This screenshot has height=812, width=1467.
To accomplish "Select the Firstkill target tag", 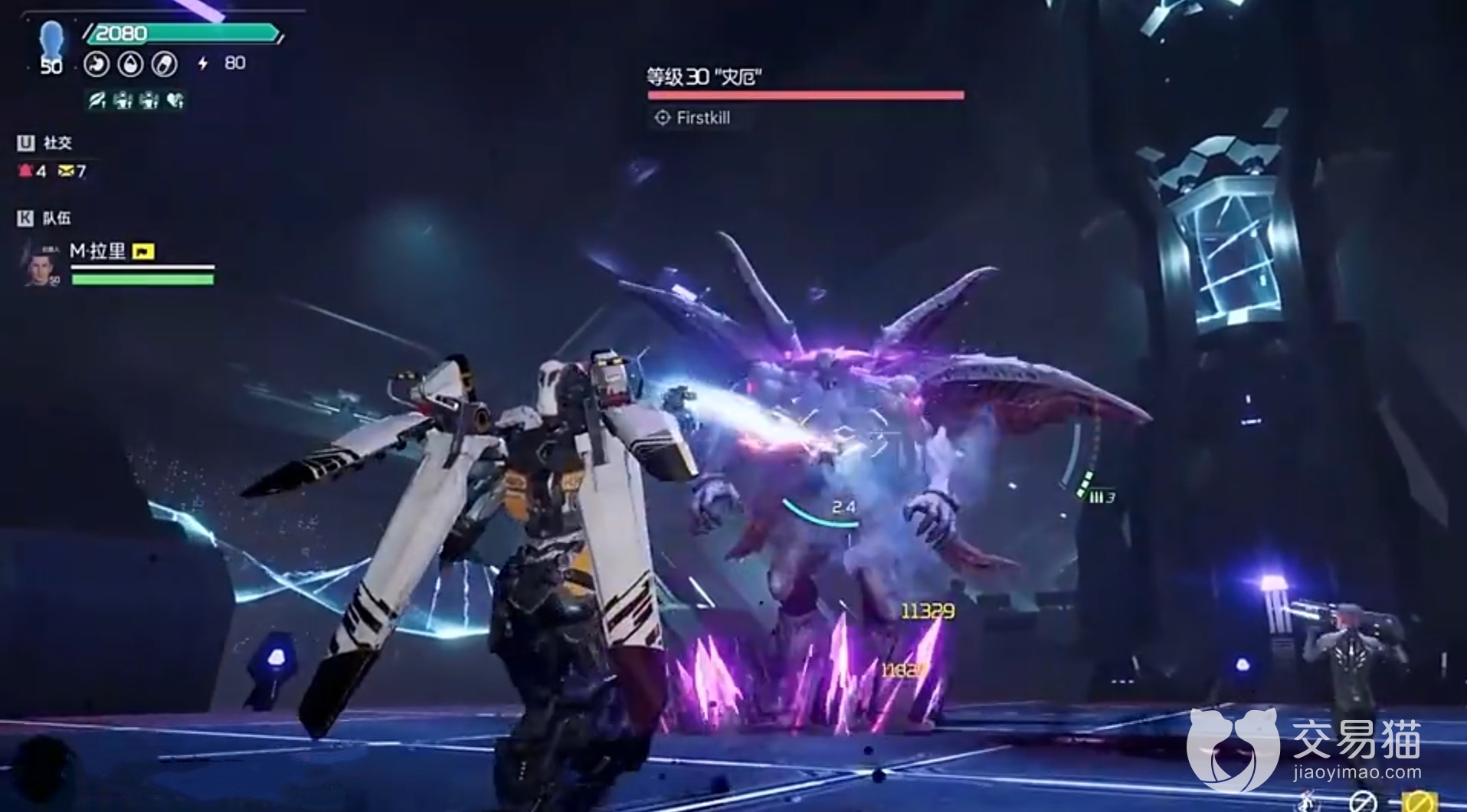I will [x=693, y=118].
